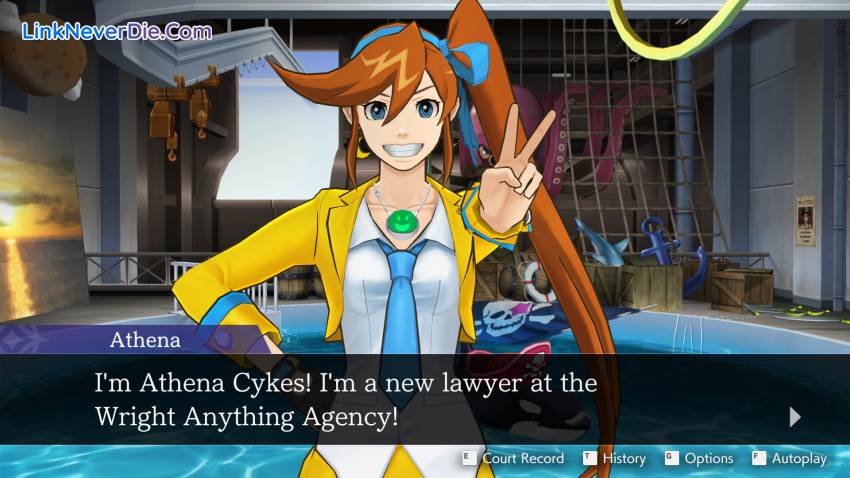Open the Court Record
The width and height of the screenshot is (850, 478).
coord(513,458)
